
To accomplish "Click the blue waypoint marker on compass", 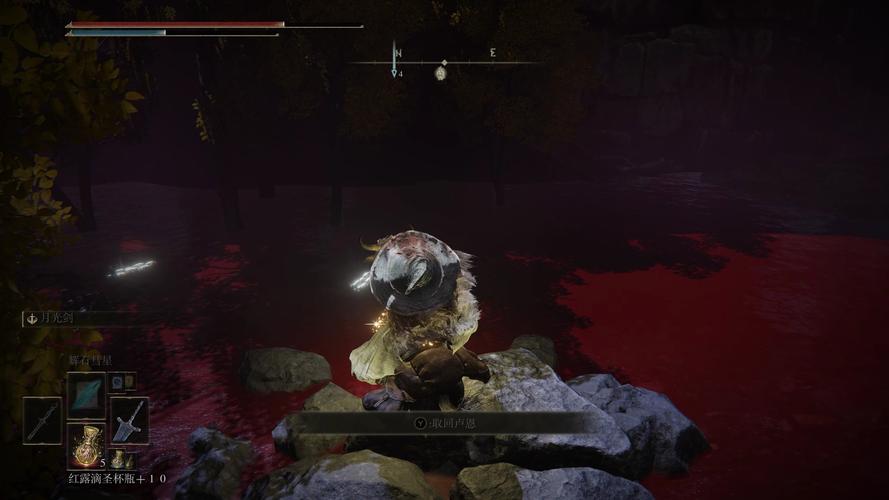I will (396, 72).
